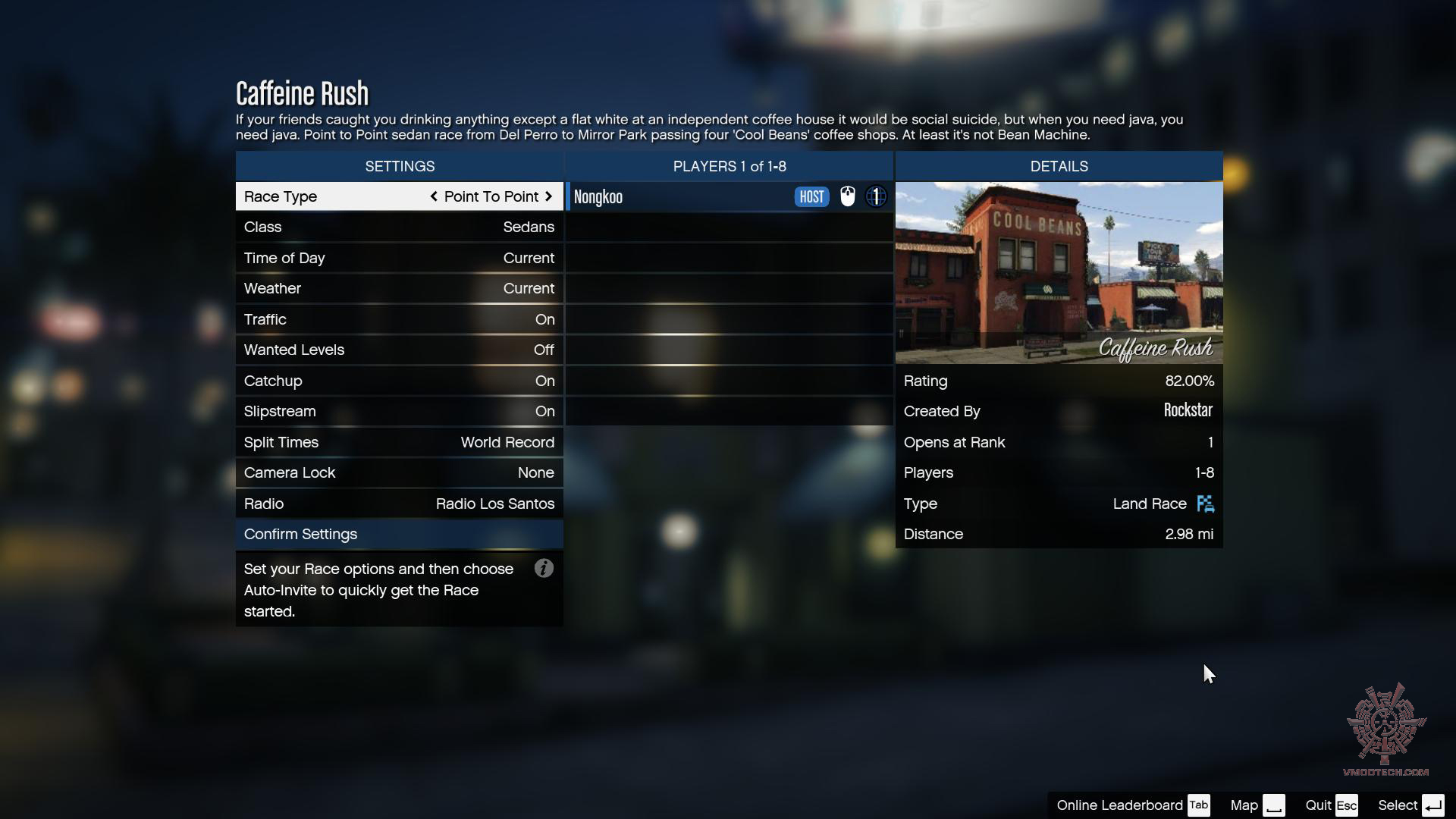Click the Select prompt at the bottom
1456x819 pixels.
point(1410,805)
